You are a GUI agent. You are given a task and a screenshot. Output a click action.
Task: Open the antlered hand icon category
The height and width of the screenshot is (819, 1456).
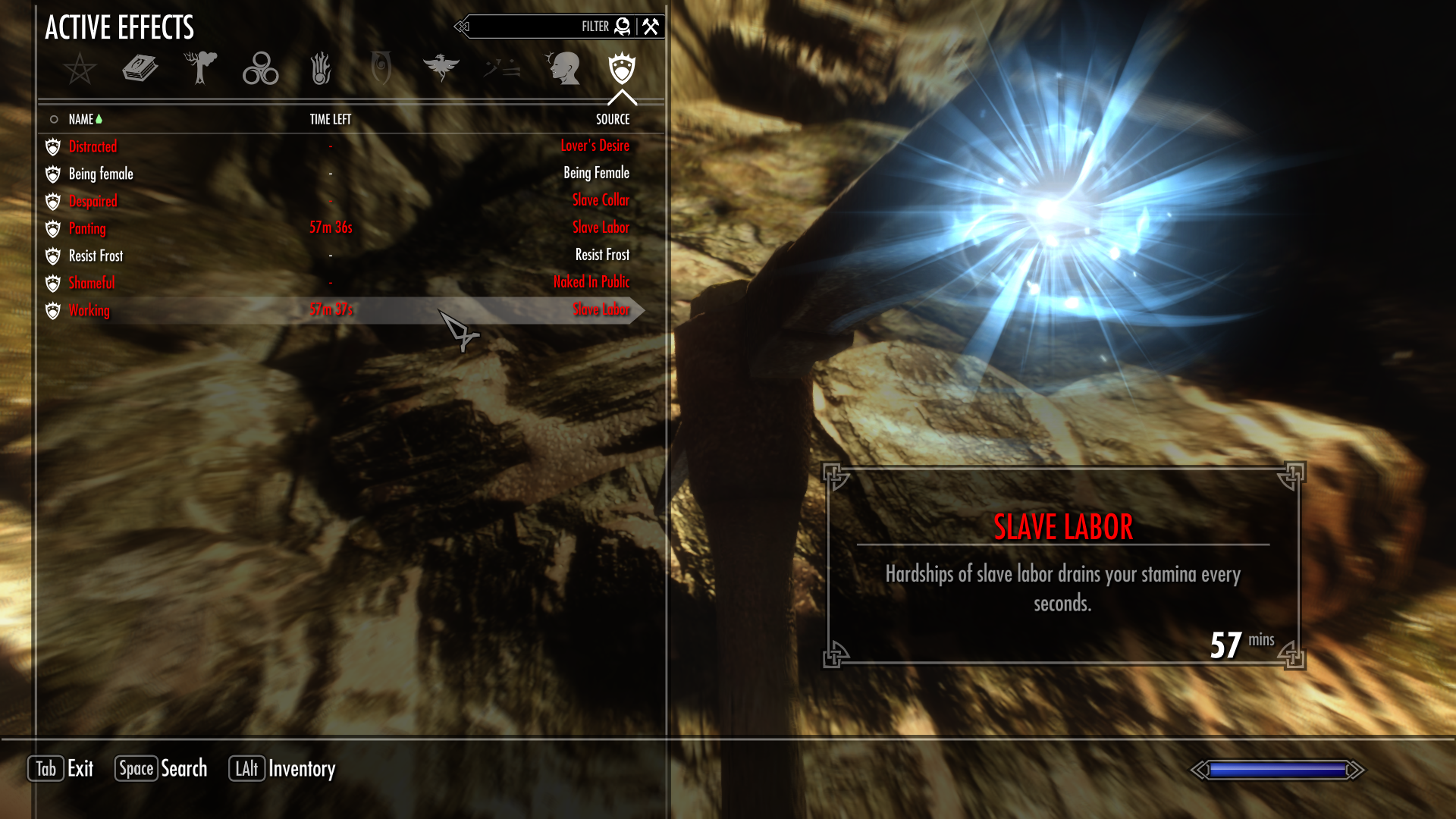200,69
